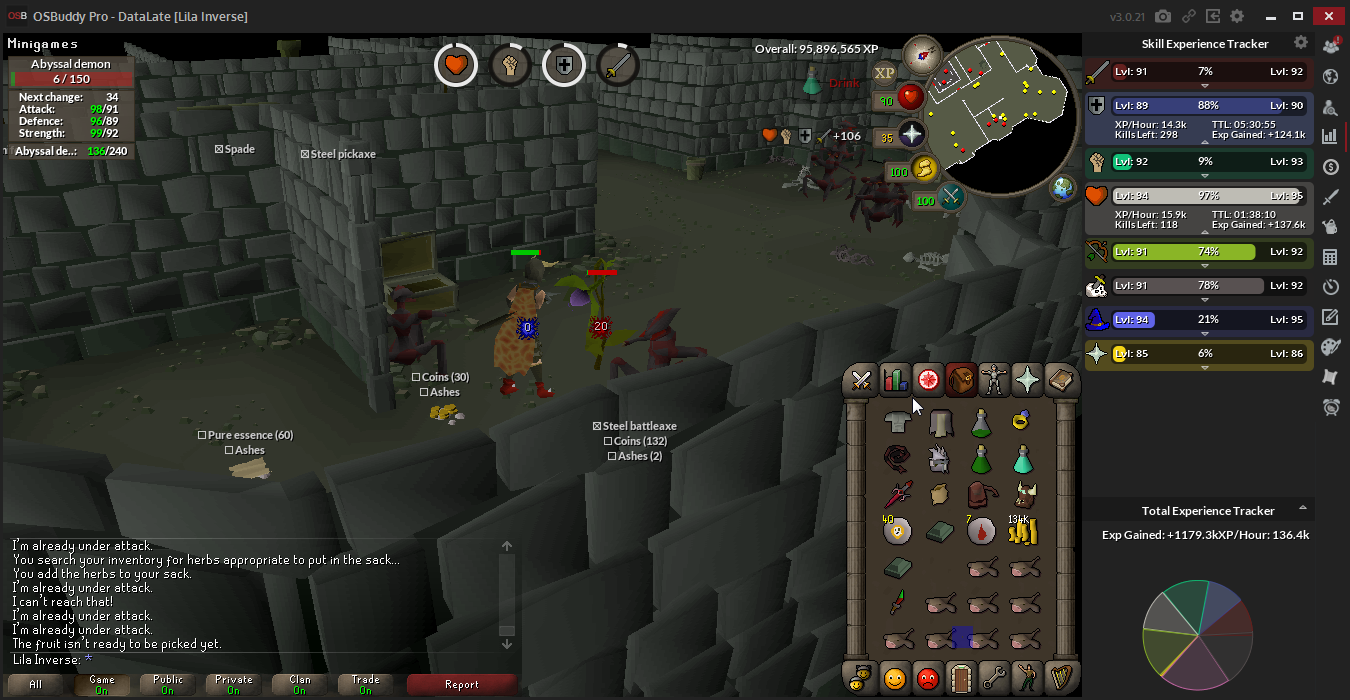Toggle Quick Prayers orb
The height and width of the screenshot is (700, 1350).
click(x=911, y=134)
